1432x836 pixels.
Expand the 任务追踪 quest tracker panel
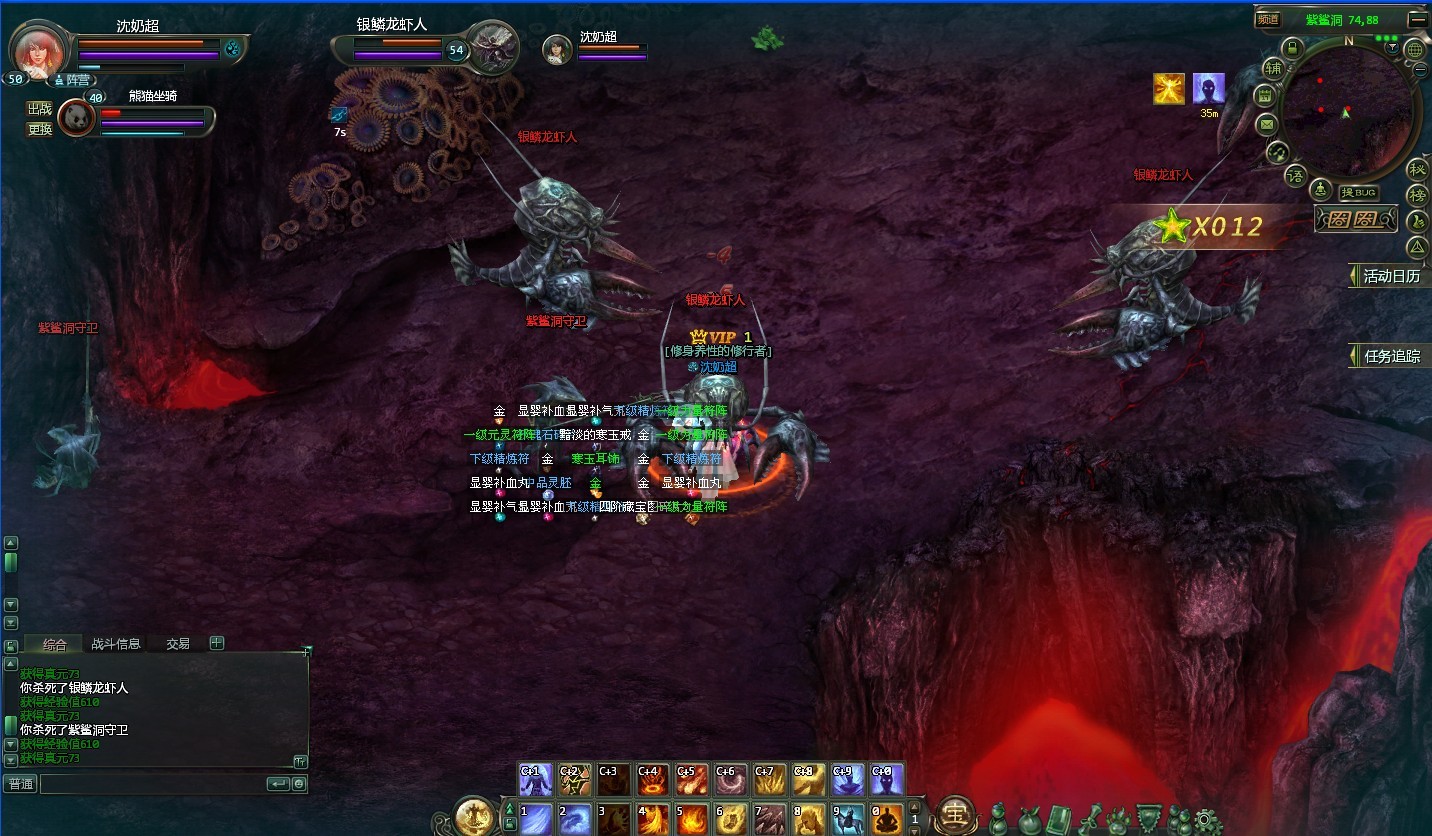(1388, 356)
